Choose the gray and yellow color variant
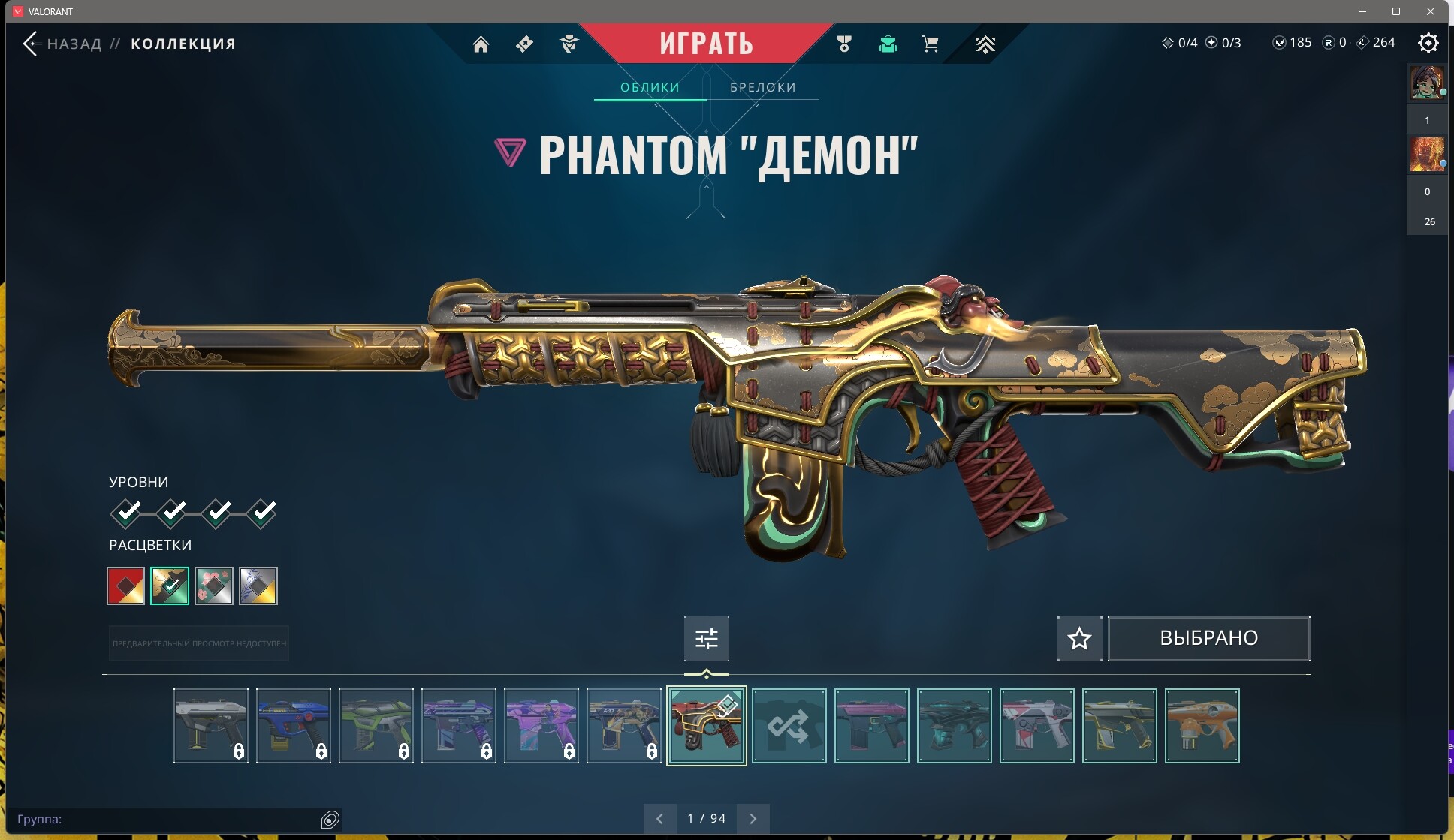Viewport: 1454px width, 840px height. pyautogui.click(x=258, y=586)
